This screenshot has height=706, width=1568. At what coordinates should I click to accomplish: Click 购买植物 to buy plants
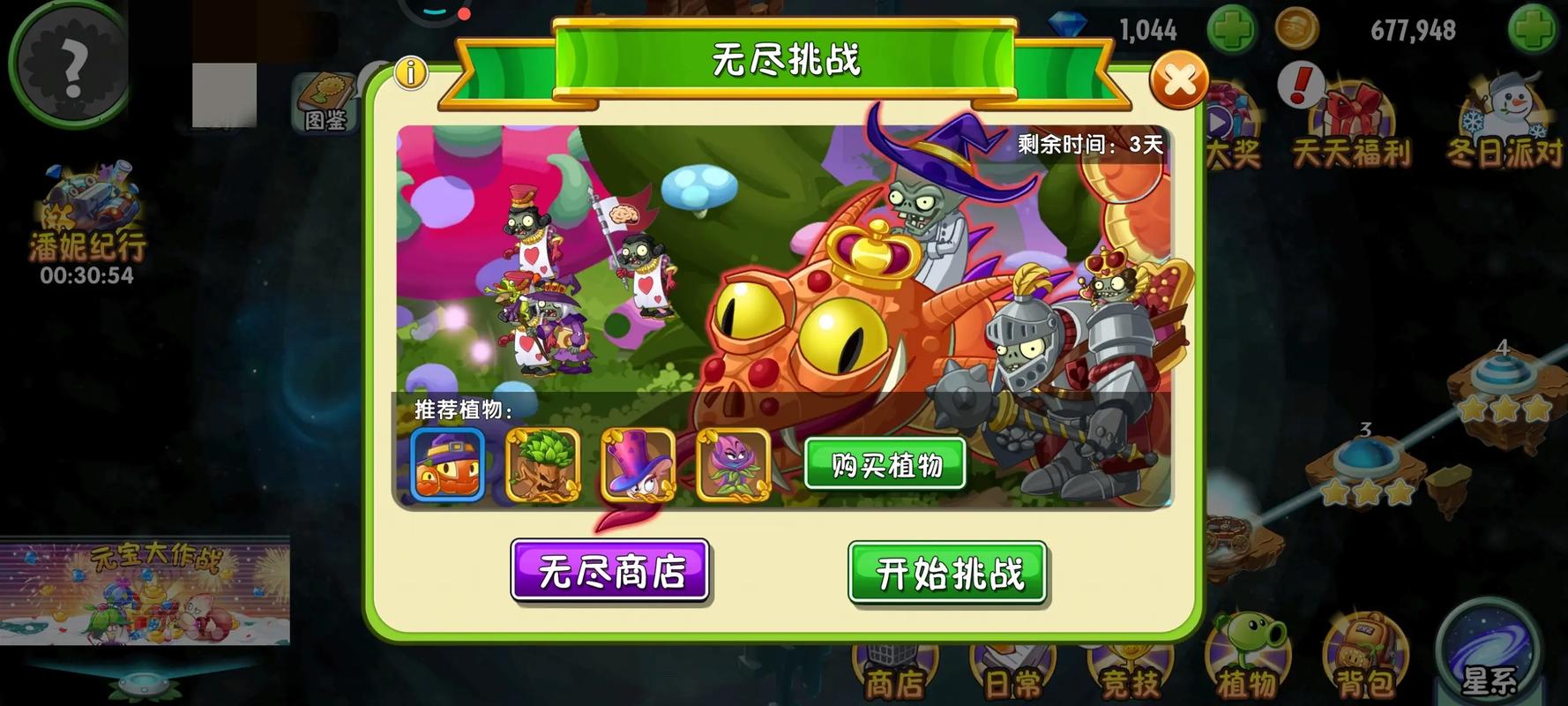click(886, 463)
